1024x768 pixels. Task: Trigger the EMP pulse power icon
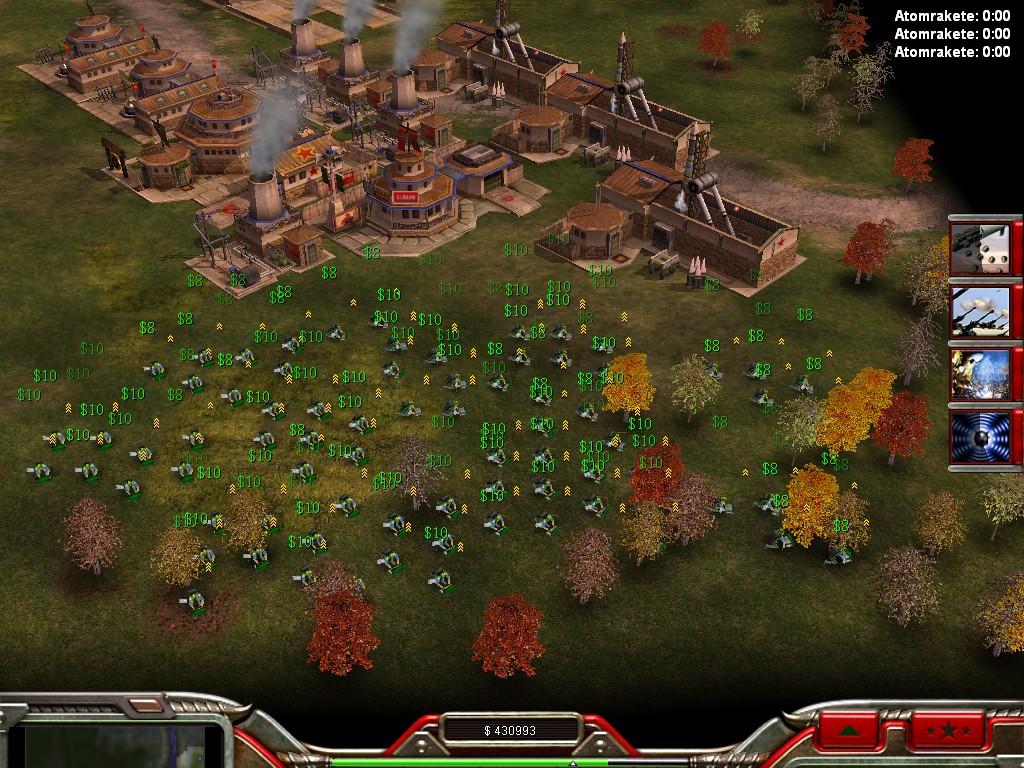point(980,436)
